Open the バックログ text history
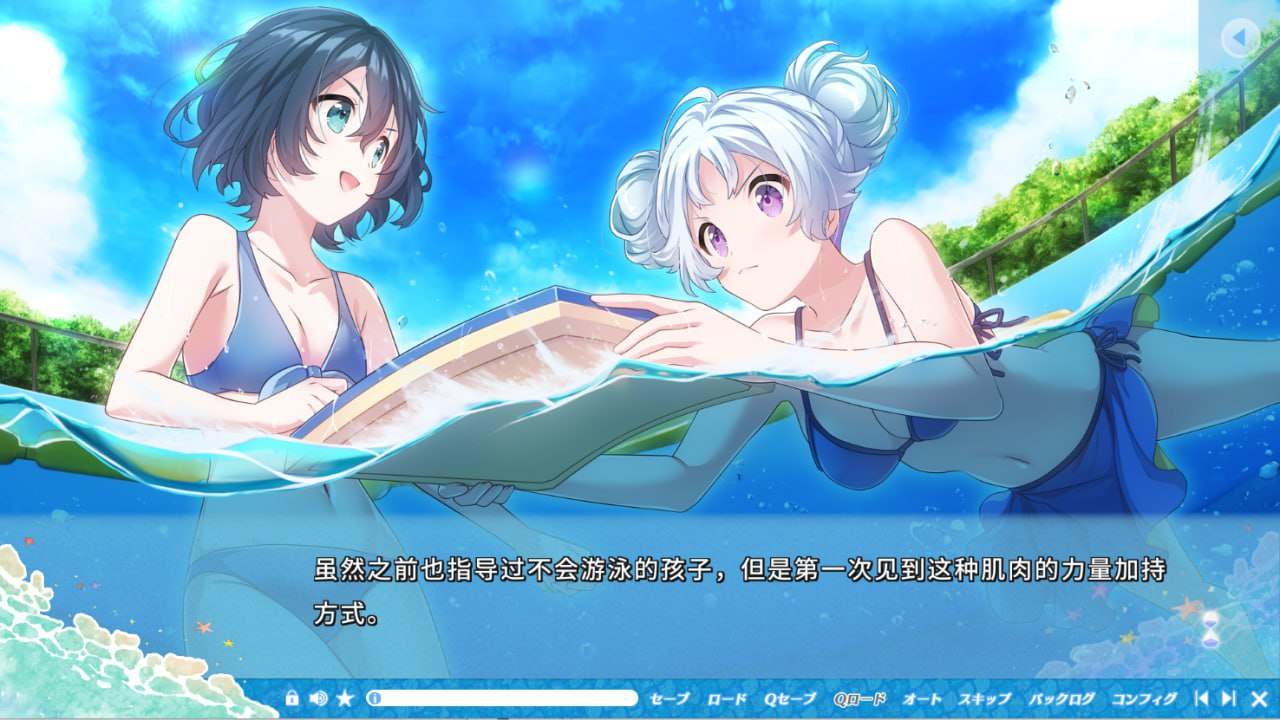Image resolution: width=1280 pixels, height=720 pixels. [1059, 697]
